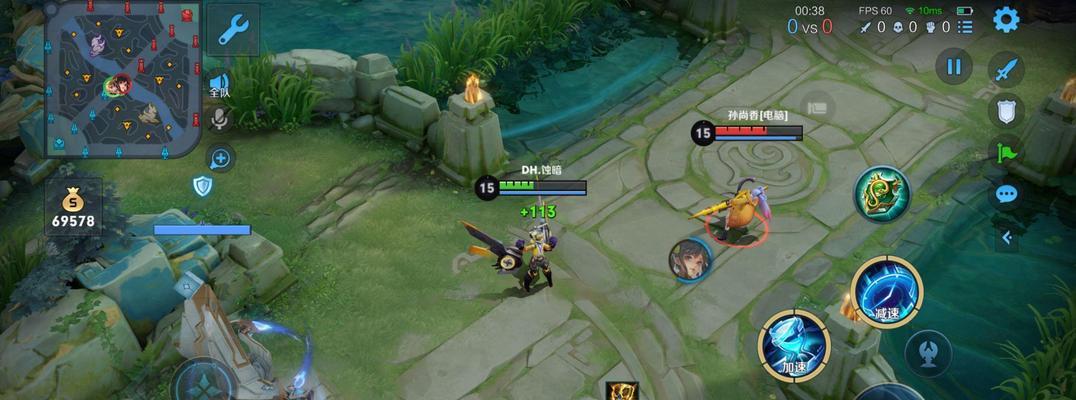Open the shop via the gold bag
Viewport: 1076px width, 400px height.
(74, 206)
